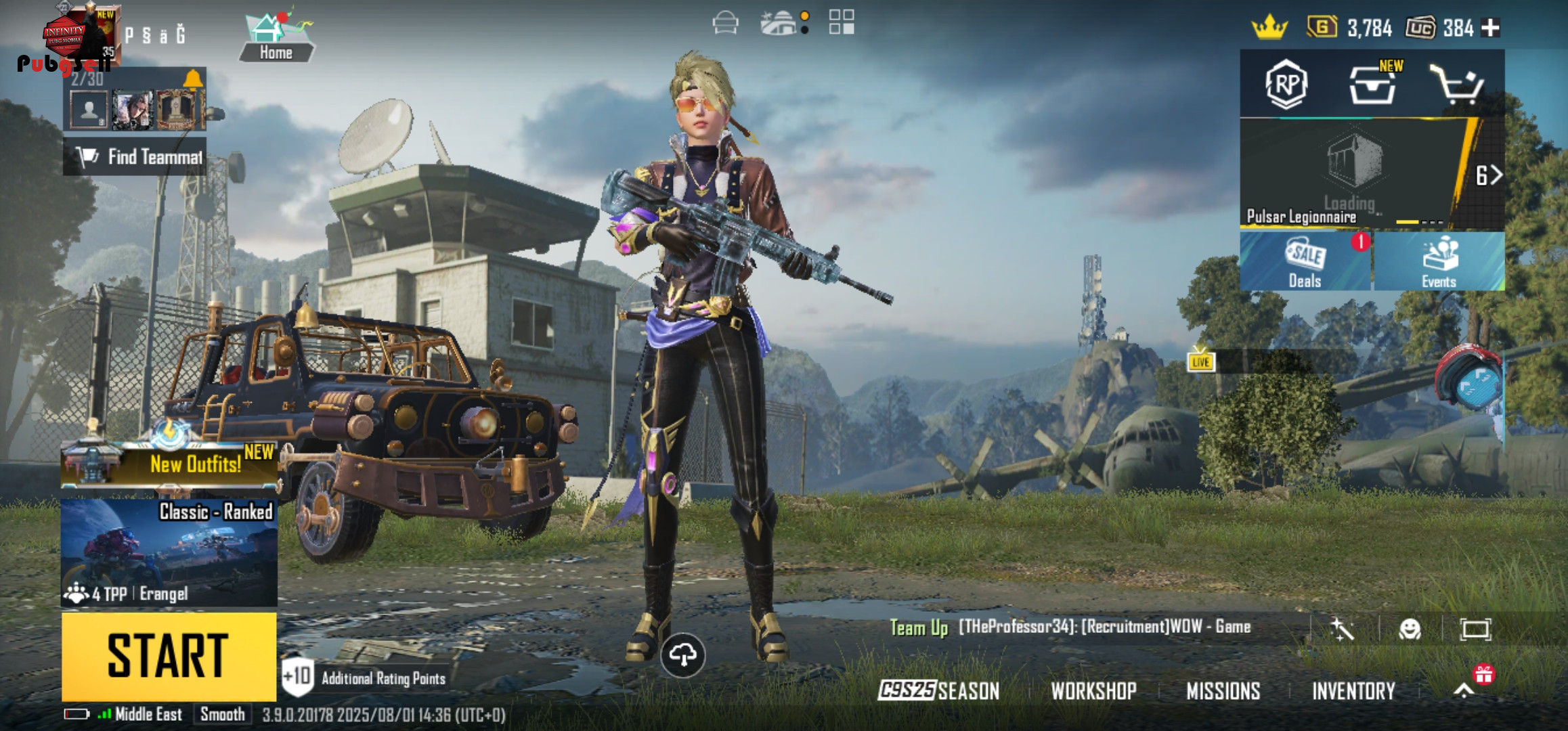This screenshot has height=731, width=1568.
Task: Expand the bottom menu arrow with gift
Action: [x=1464, y=690]
